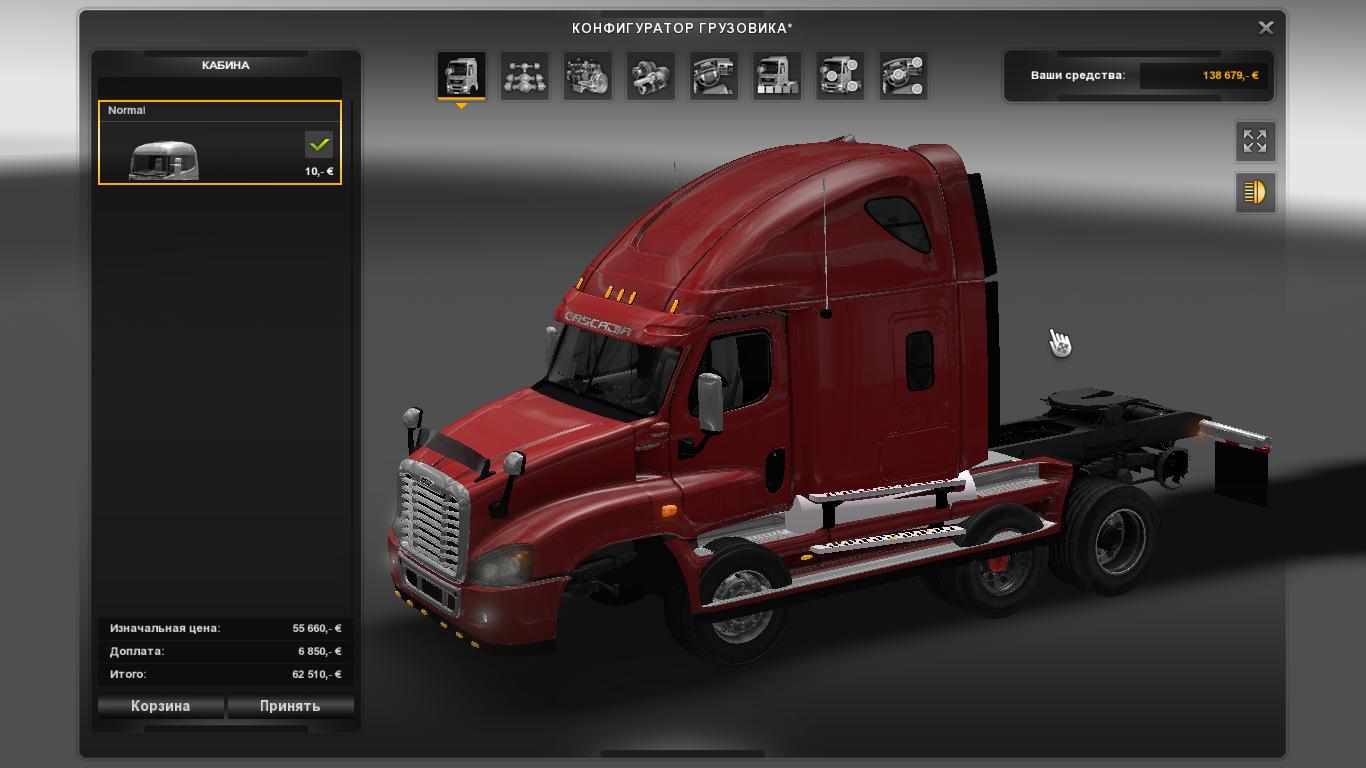Click the green checkmark on Normal cabin
1366x768 pixels.
click(x=319, y=145)
